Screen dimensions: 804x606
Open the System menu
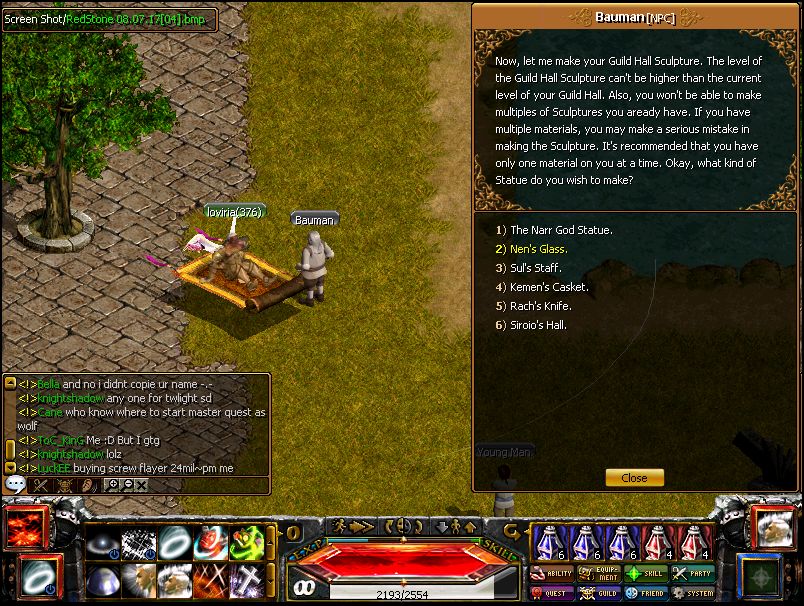693,593
